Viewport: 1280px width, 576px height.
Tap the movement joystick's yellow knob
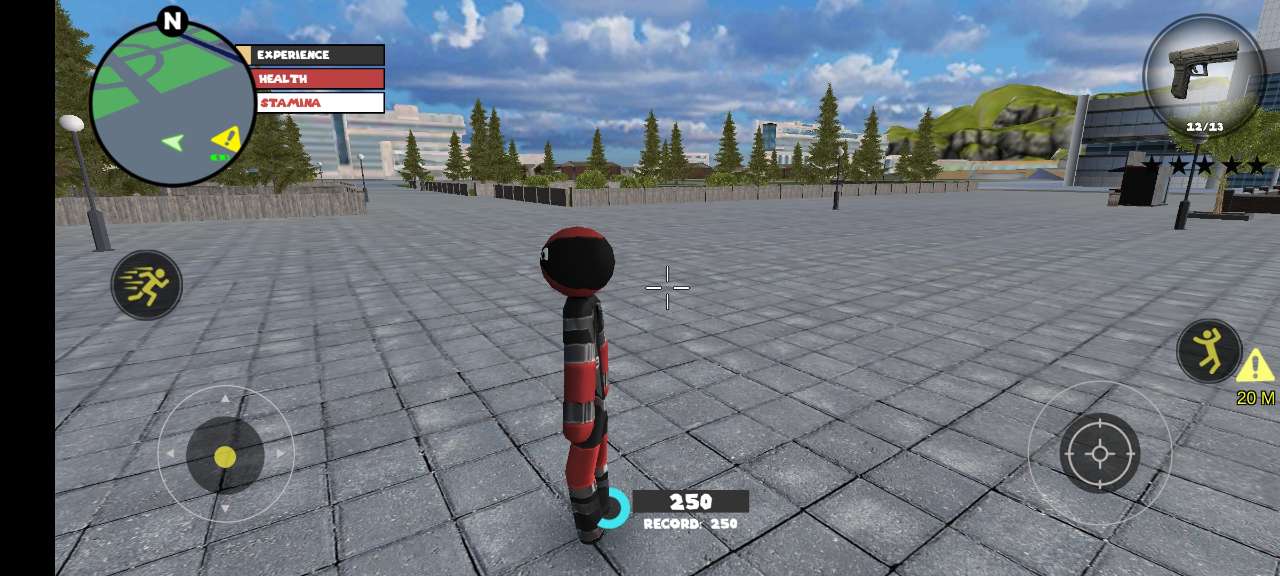(x=225, y=457)
